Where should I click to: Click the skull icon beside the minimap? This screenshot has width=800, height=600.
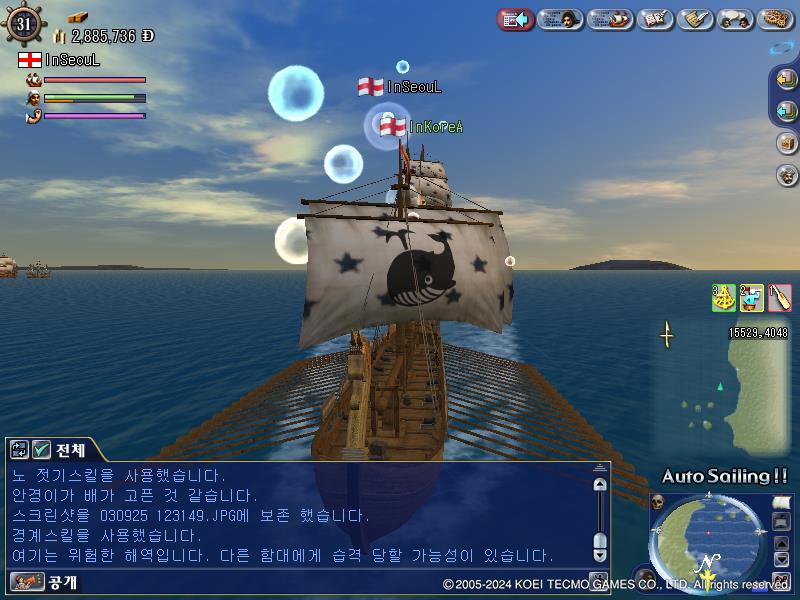pyautogui.click(x=658, y=502)
